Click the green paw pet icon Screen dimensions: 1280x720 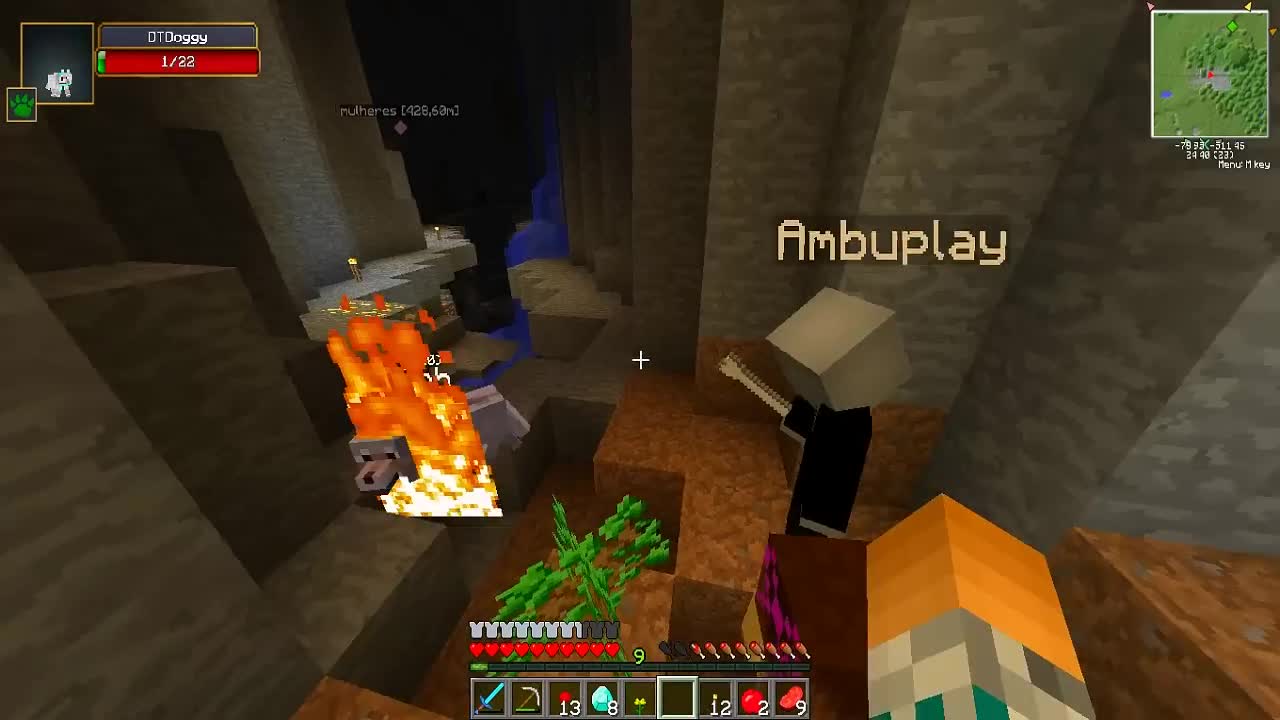(21, 105)
